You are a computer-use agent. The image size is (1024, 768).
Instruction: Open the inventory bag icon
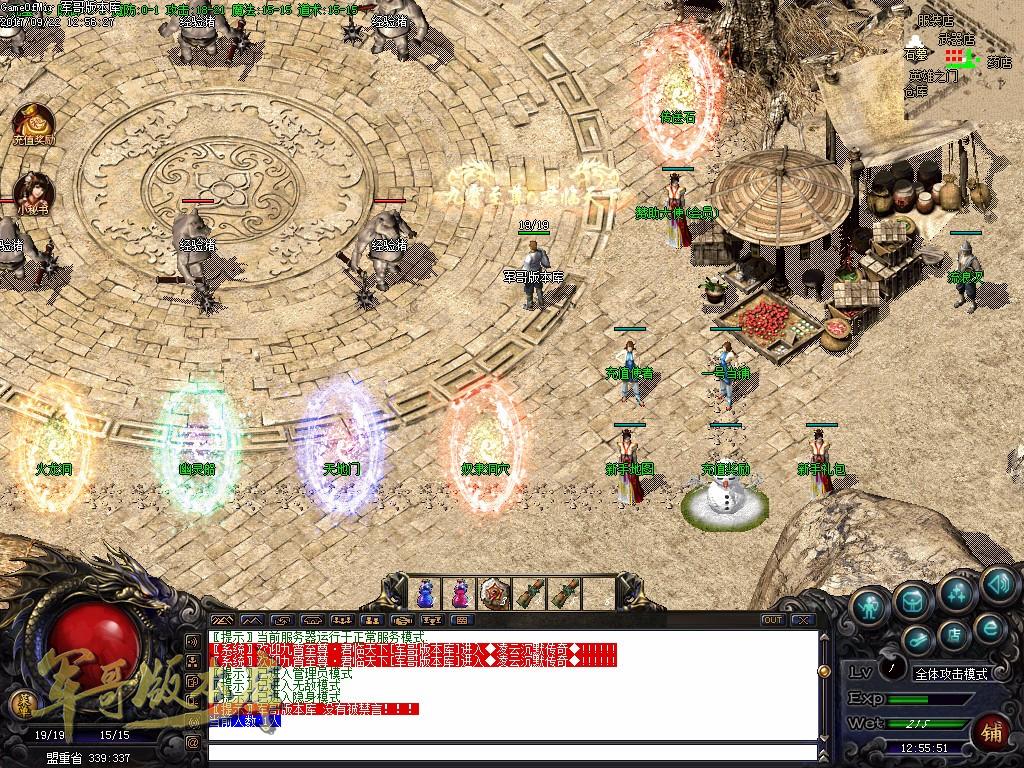tap(912, 599)
